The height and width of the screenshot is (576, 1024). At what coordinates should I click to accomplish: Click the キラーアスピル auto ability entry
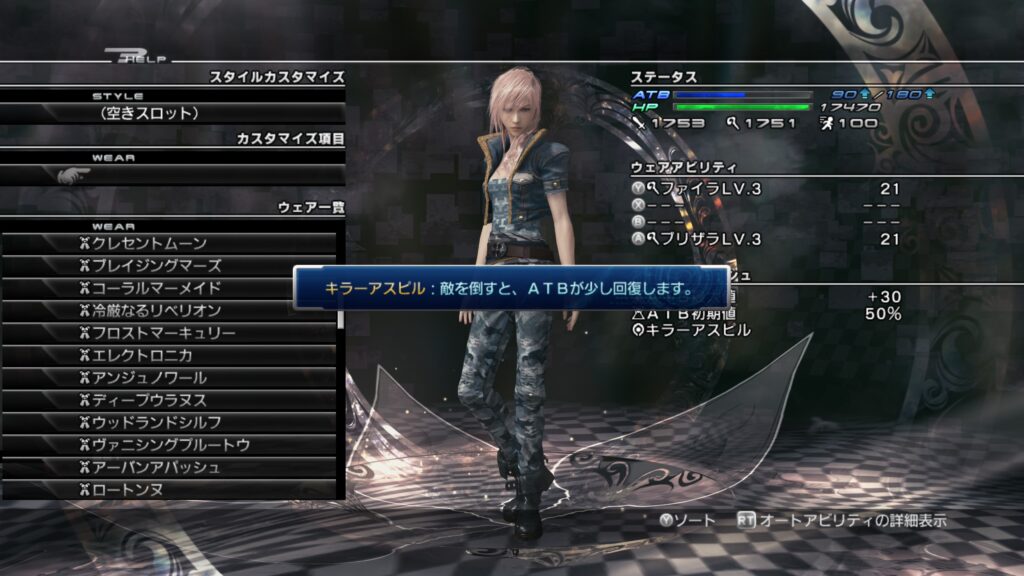click(x=698, y=329)
